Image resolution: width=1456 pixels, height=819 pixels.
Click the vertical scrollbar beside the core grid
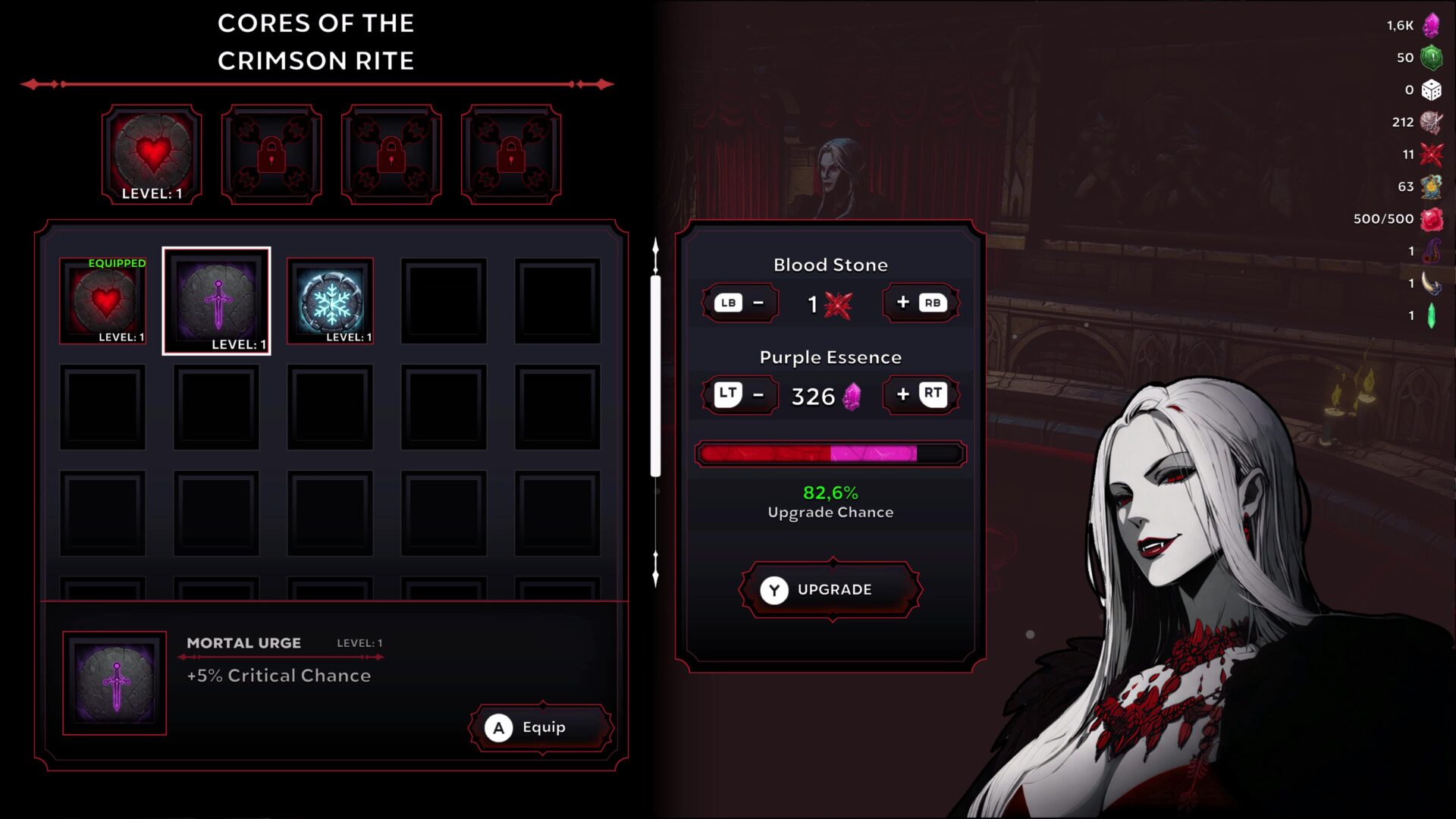[654, 372]
